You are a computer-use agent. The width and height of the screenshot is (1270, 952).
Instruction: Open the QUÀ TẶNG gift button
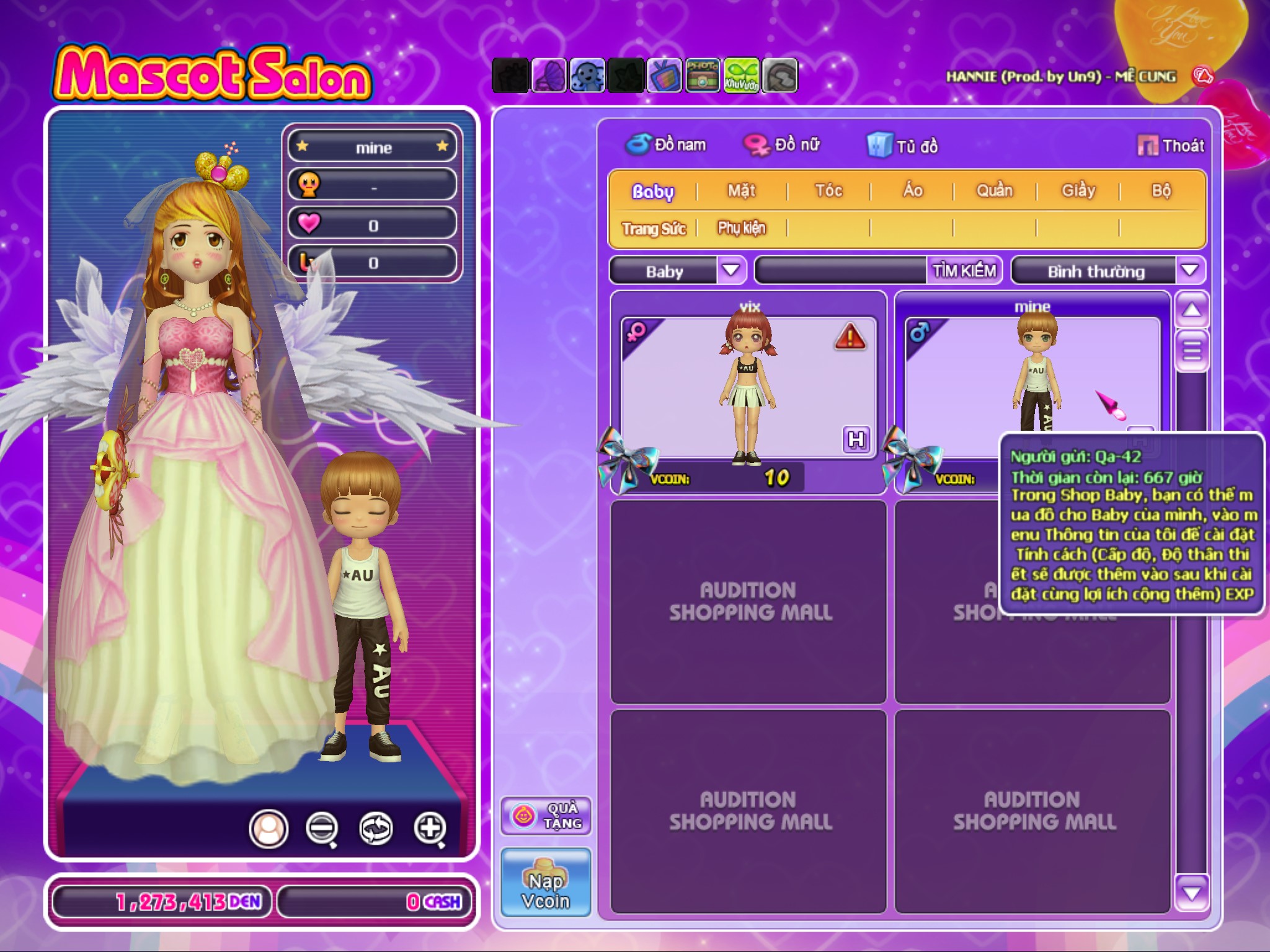[546, 816]
